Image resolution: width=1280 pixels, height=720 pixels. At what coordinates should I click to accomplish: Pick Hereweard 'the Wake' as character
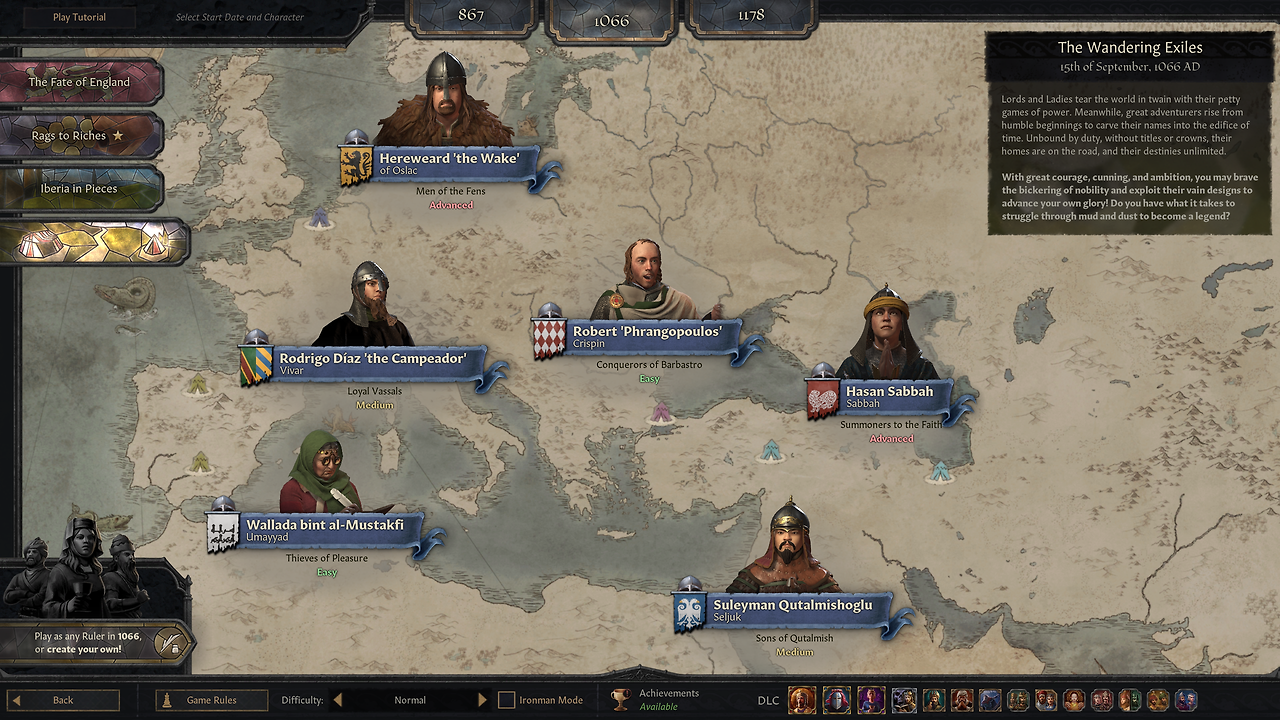448,163
